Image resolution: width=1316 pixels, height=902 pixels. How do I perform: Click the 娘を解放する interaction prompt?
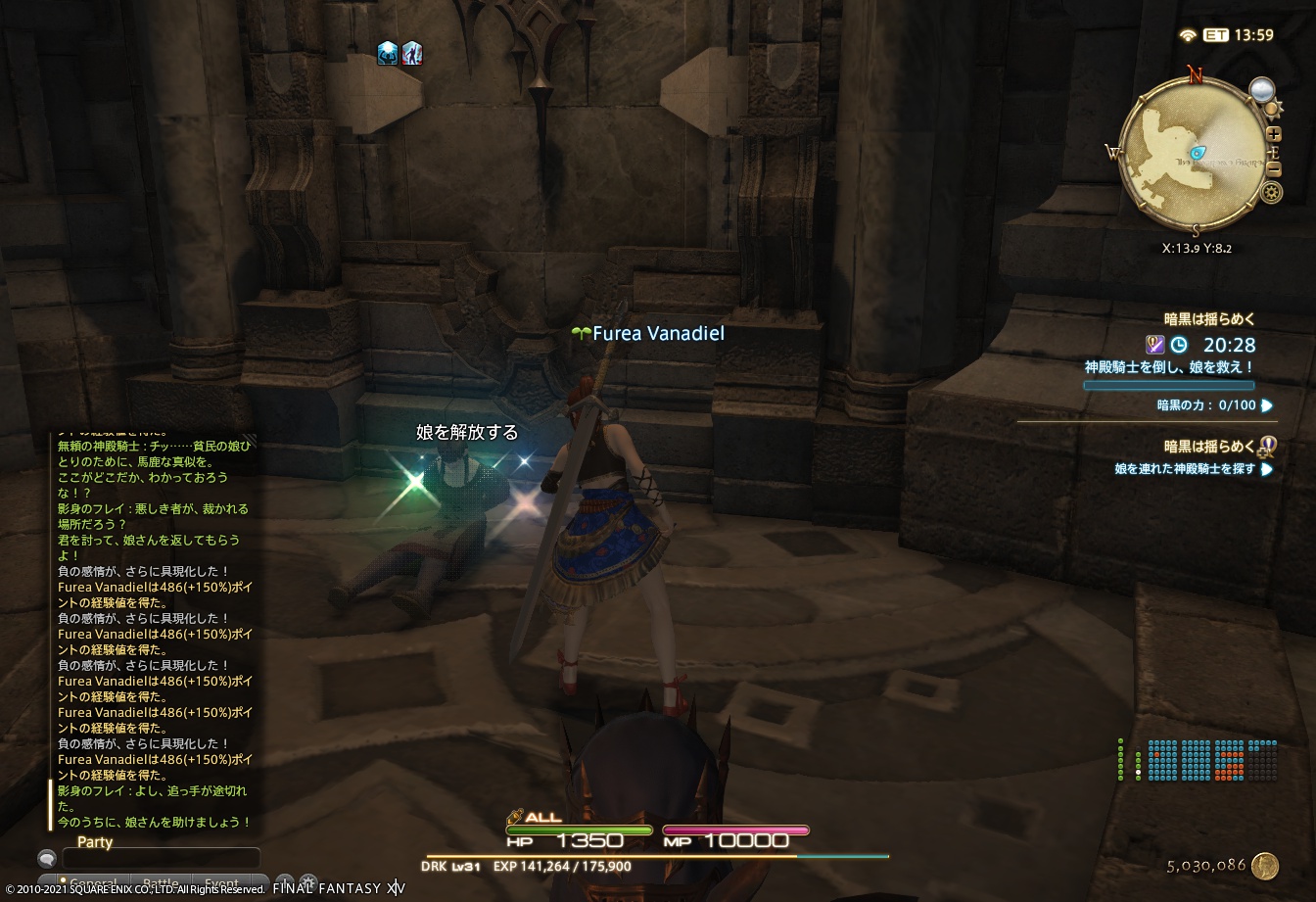(466, 432)
